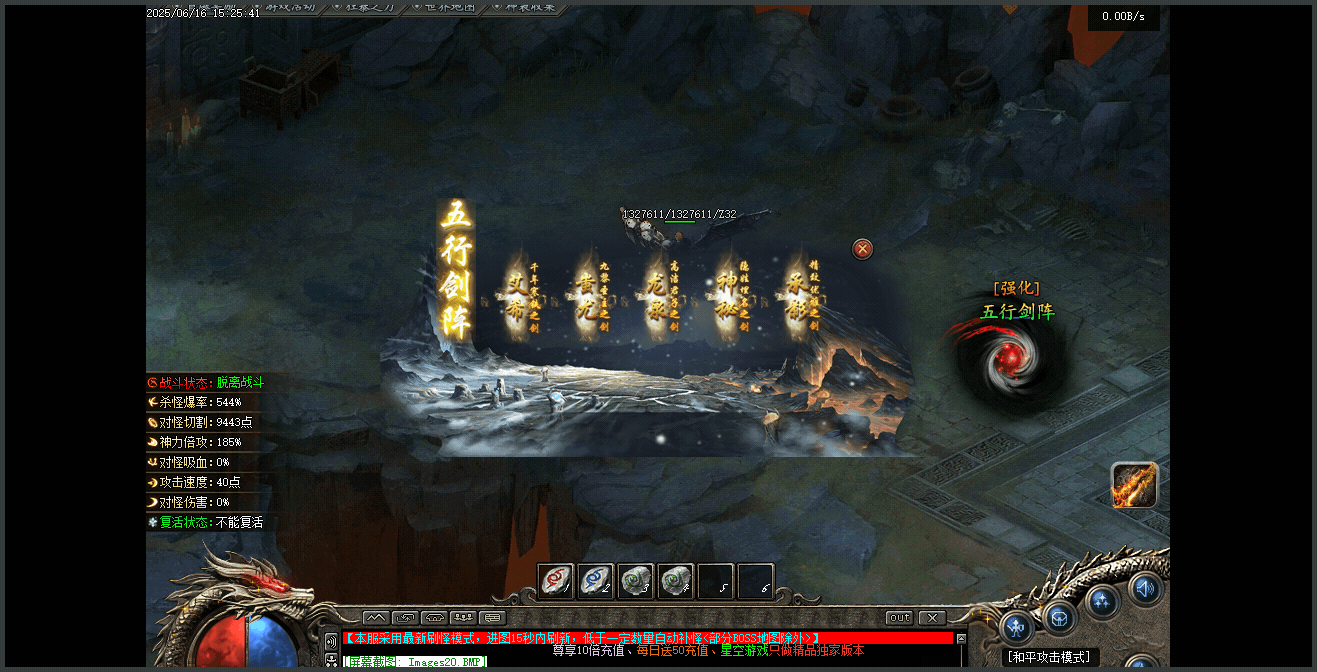The image size is (1317, 672).
Task: Use the blue rune stone in hotbar slot 2
Action: [x=596, y=581]
